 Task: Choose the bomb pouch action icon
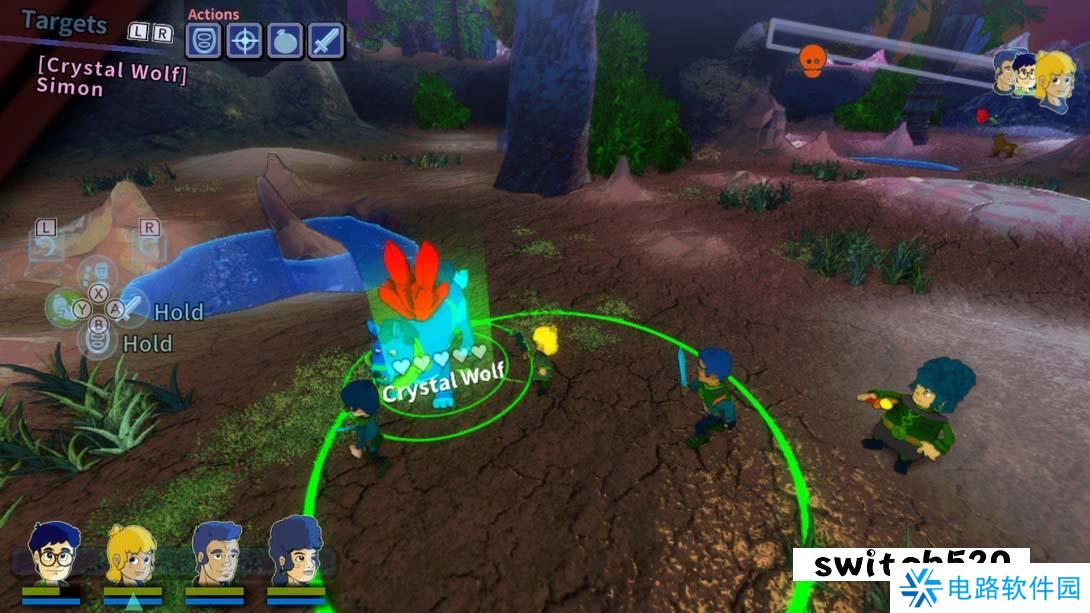[x=285, y=41]
